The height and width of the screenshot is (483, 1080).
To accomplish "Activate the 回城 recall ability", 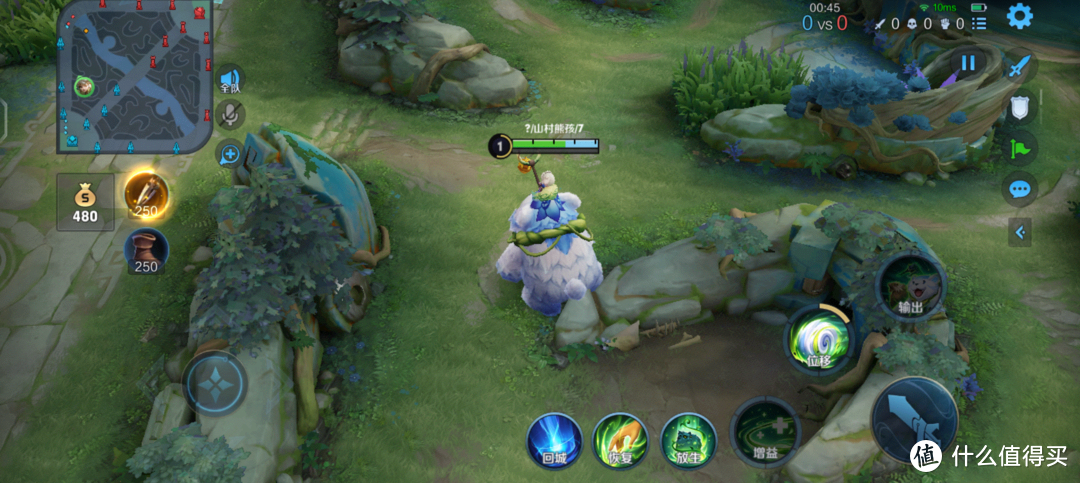I will click(555, 440).
